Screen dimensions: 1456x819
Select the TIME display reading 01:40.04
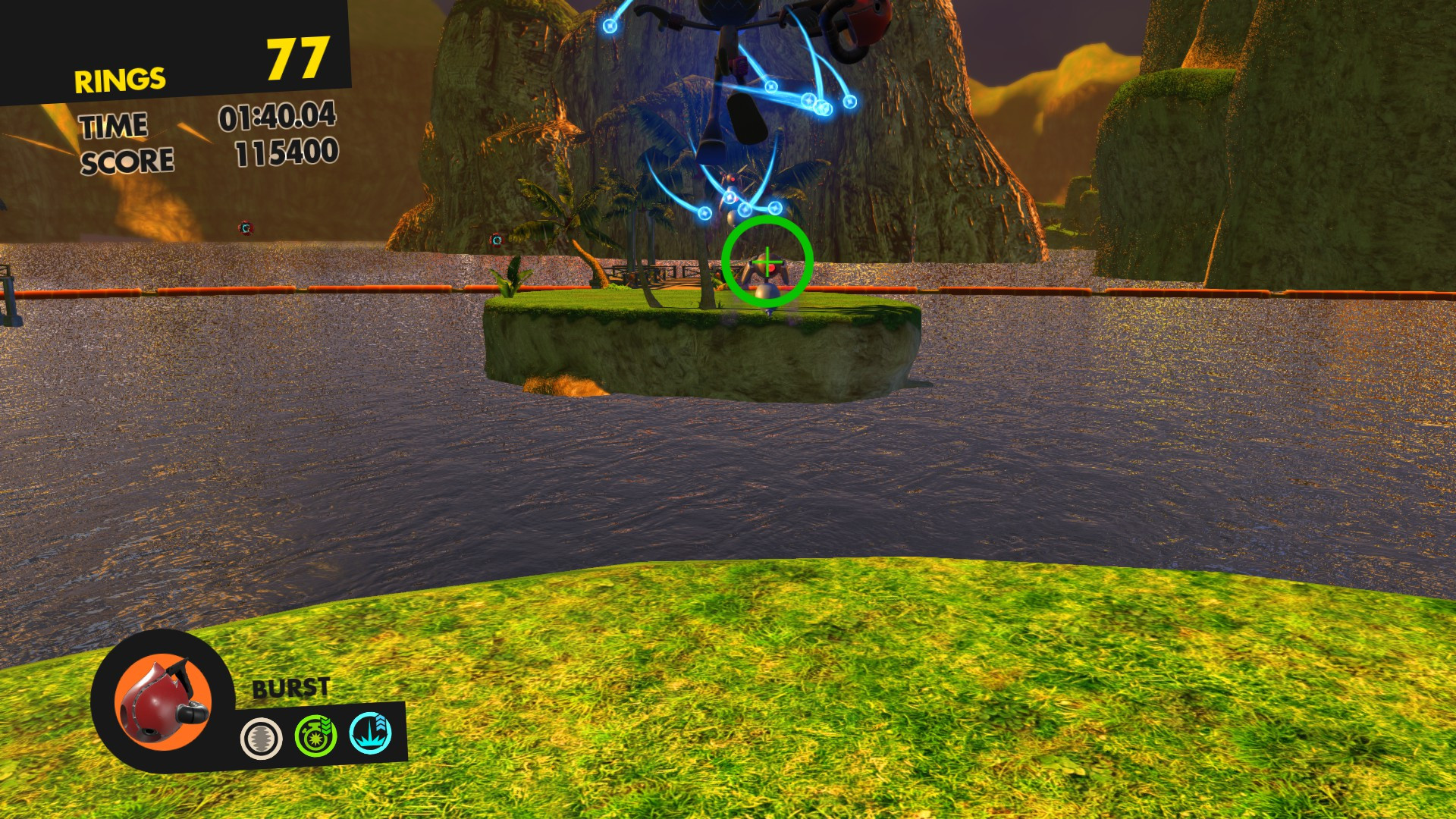(x=278, y=119)
